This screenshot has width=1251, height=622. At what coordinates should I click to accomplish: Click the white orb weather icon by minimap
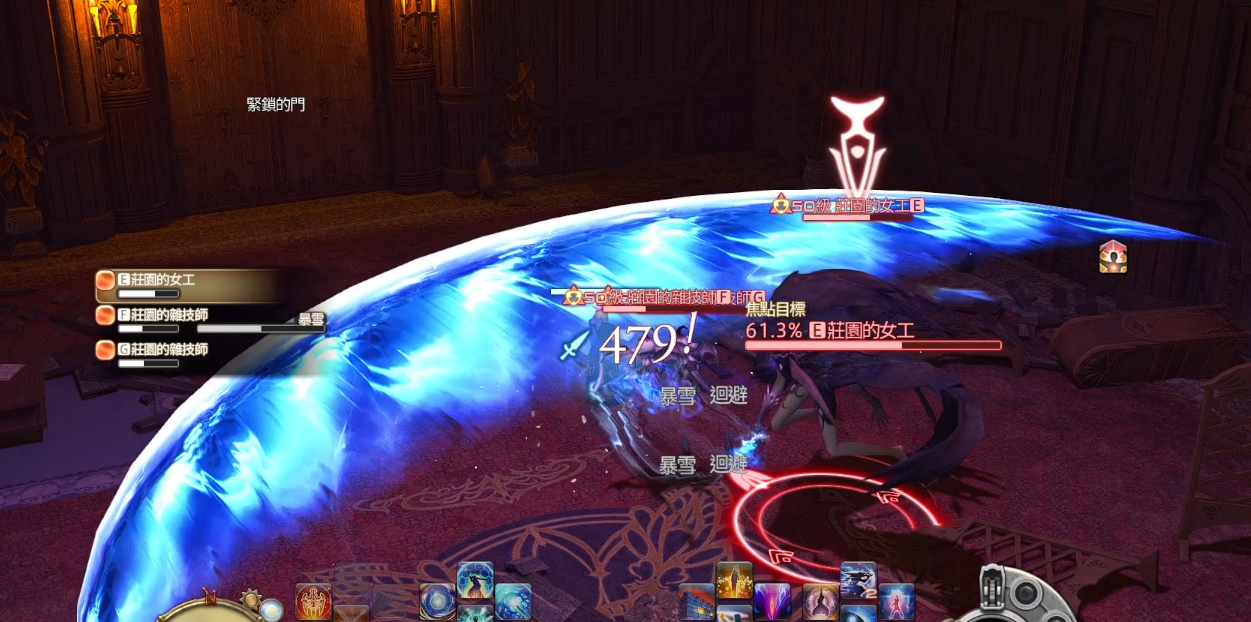[x=271, y=608]
